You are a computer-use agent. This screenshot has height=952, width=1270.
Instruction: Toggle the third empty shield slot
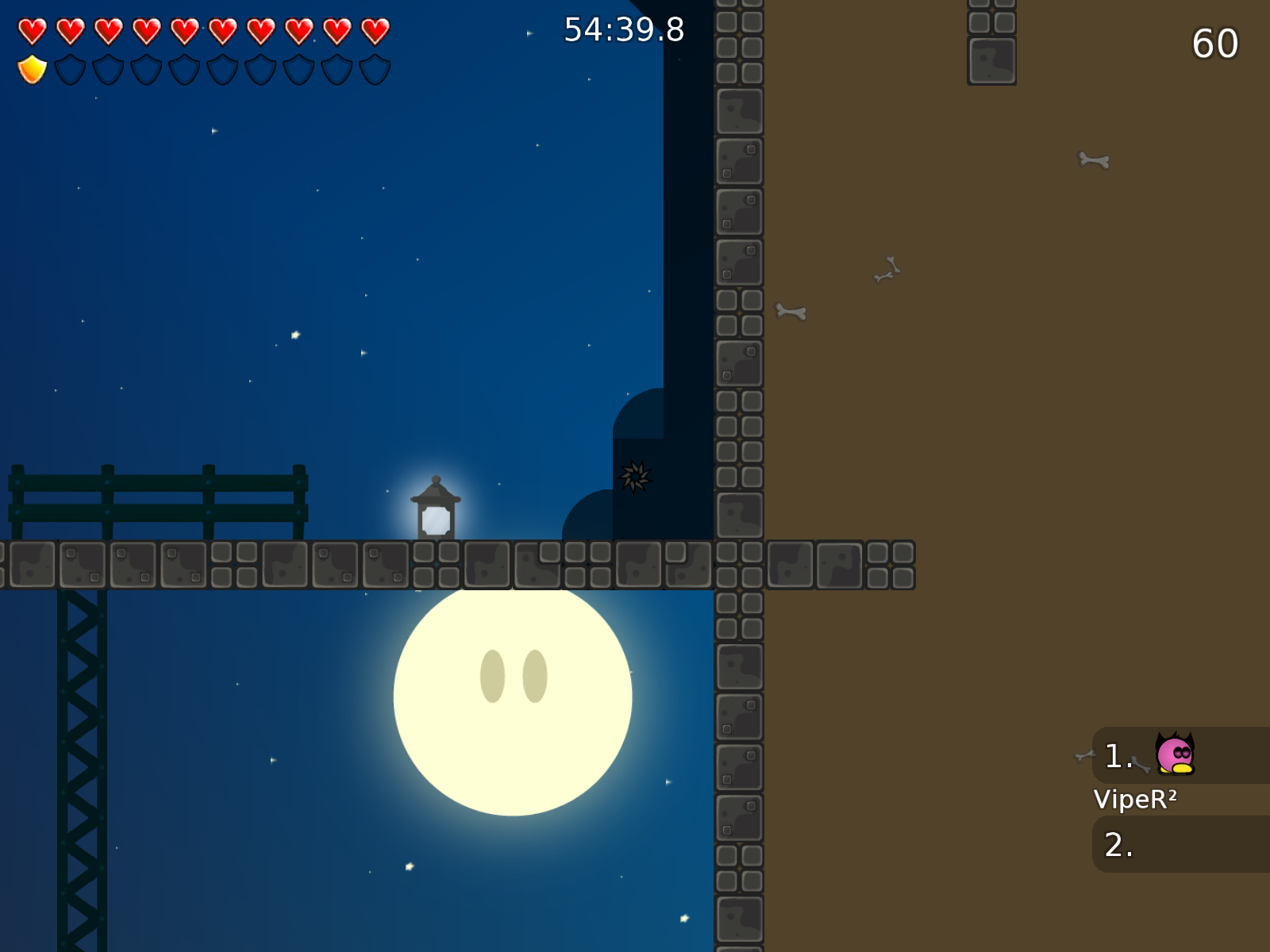(146, 70)
